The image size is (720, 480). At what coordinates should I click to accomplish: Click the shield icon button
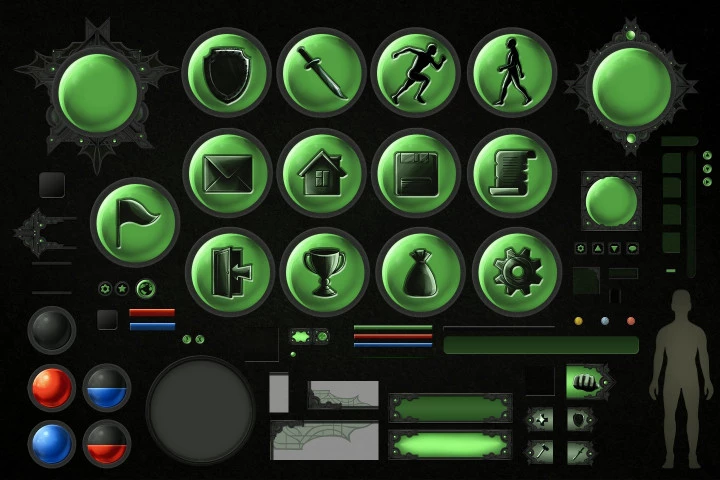227,72
